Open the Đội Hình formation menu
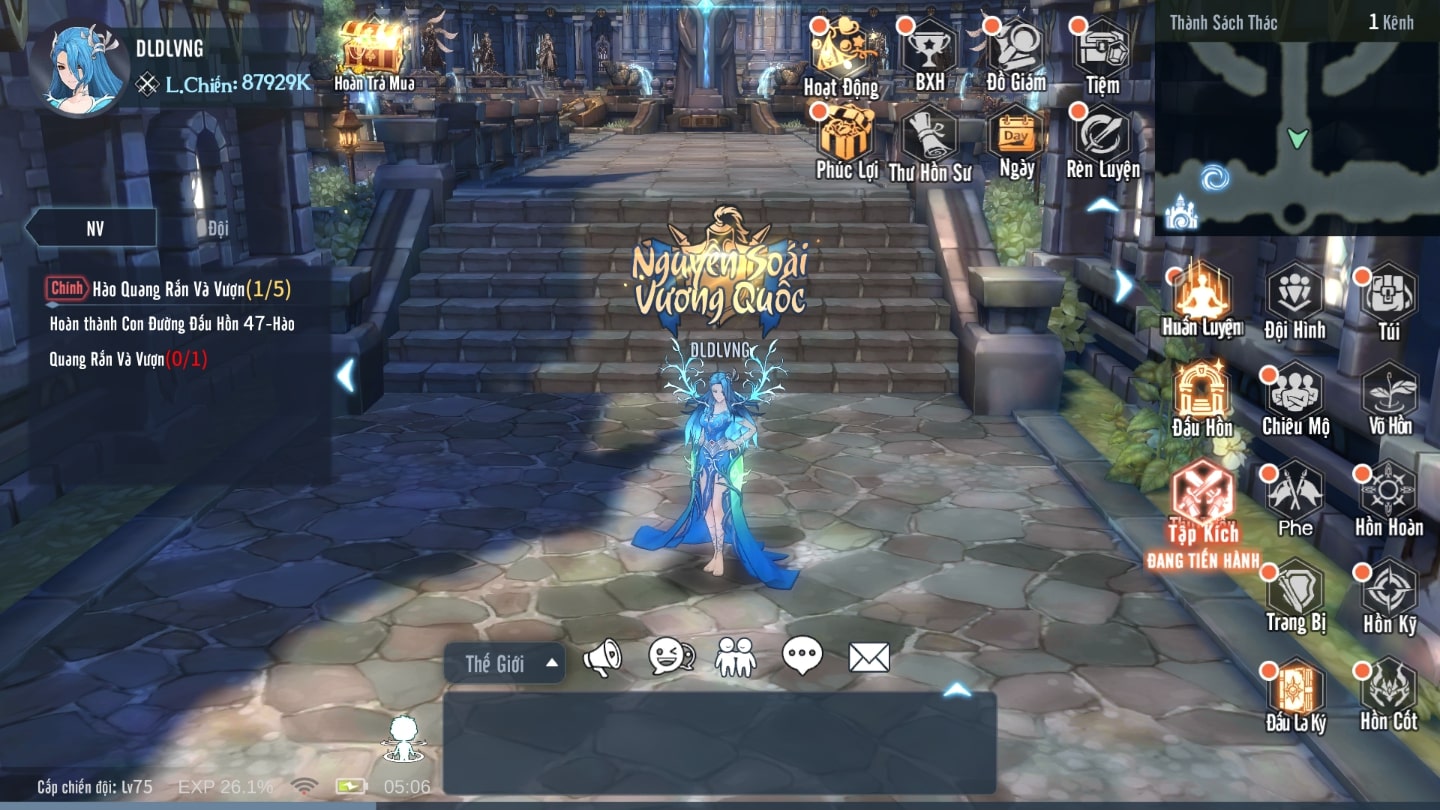This screenshot has width=1440, height=810. pyautogui.click(x=1295, y=297)
